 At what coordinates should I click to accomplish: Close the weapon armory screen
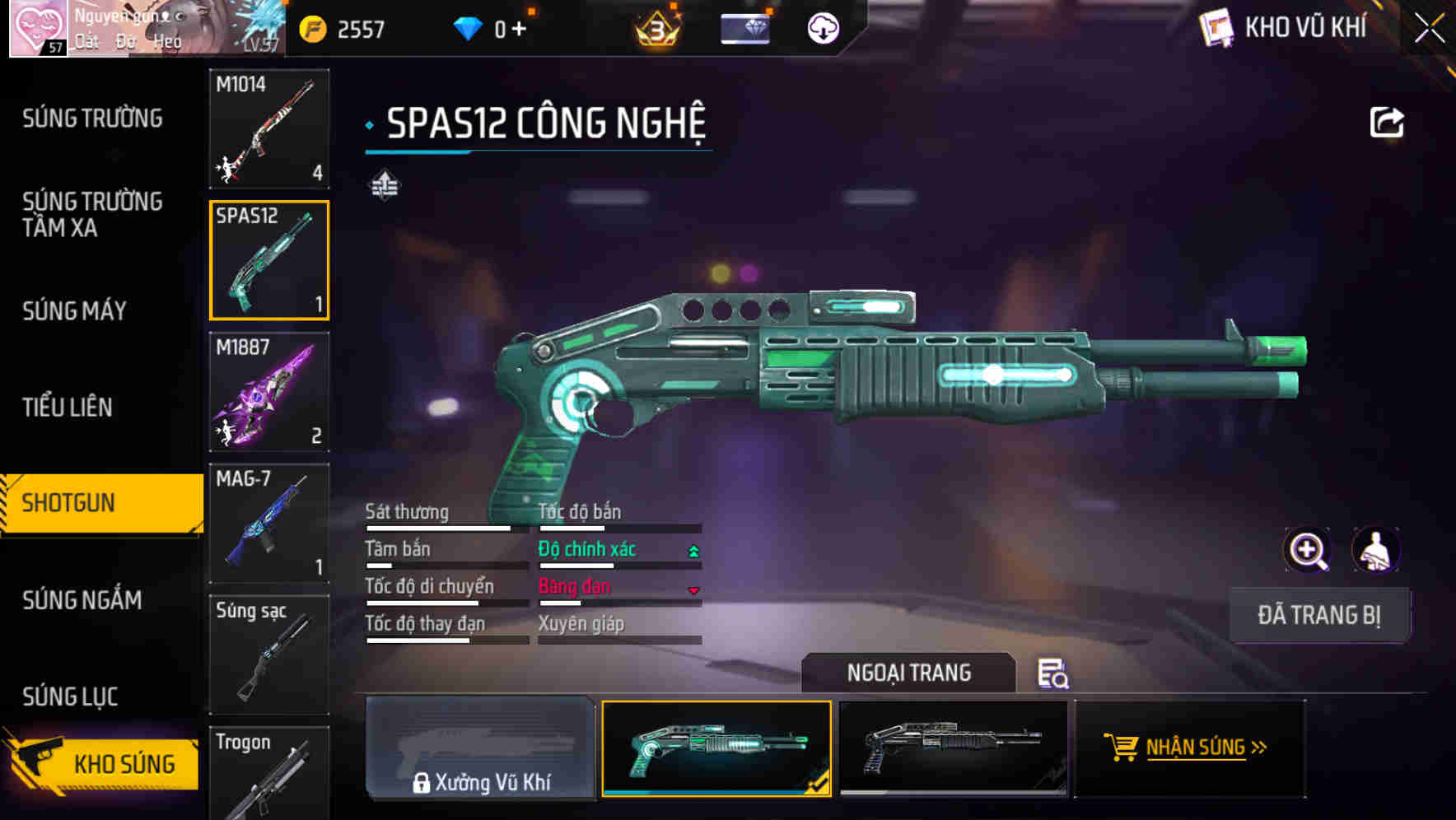[x=1430, y=29]
